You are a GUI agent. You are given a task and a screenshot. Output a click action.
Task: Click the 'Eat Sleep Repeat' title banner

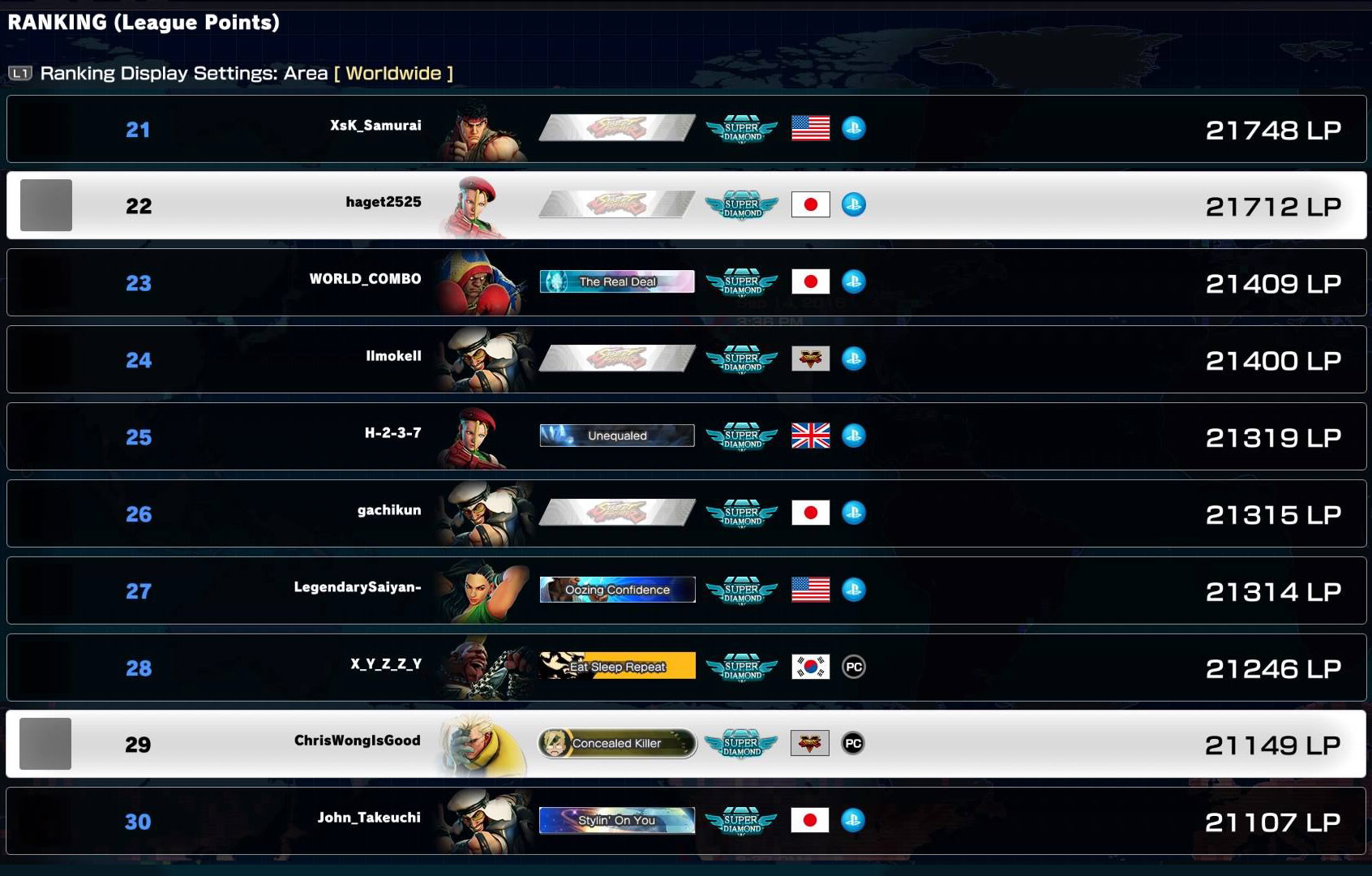click(x=616, y=666)
